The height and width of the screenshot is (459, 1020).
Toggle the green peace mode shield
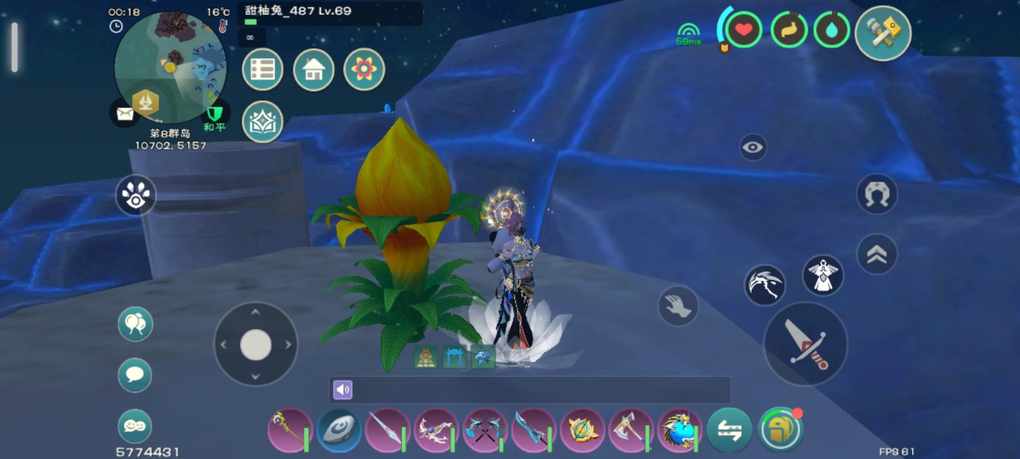pyautogui.click(x=214, y=114)
